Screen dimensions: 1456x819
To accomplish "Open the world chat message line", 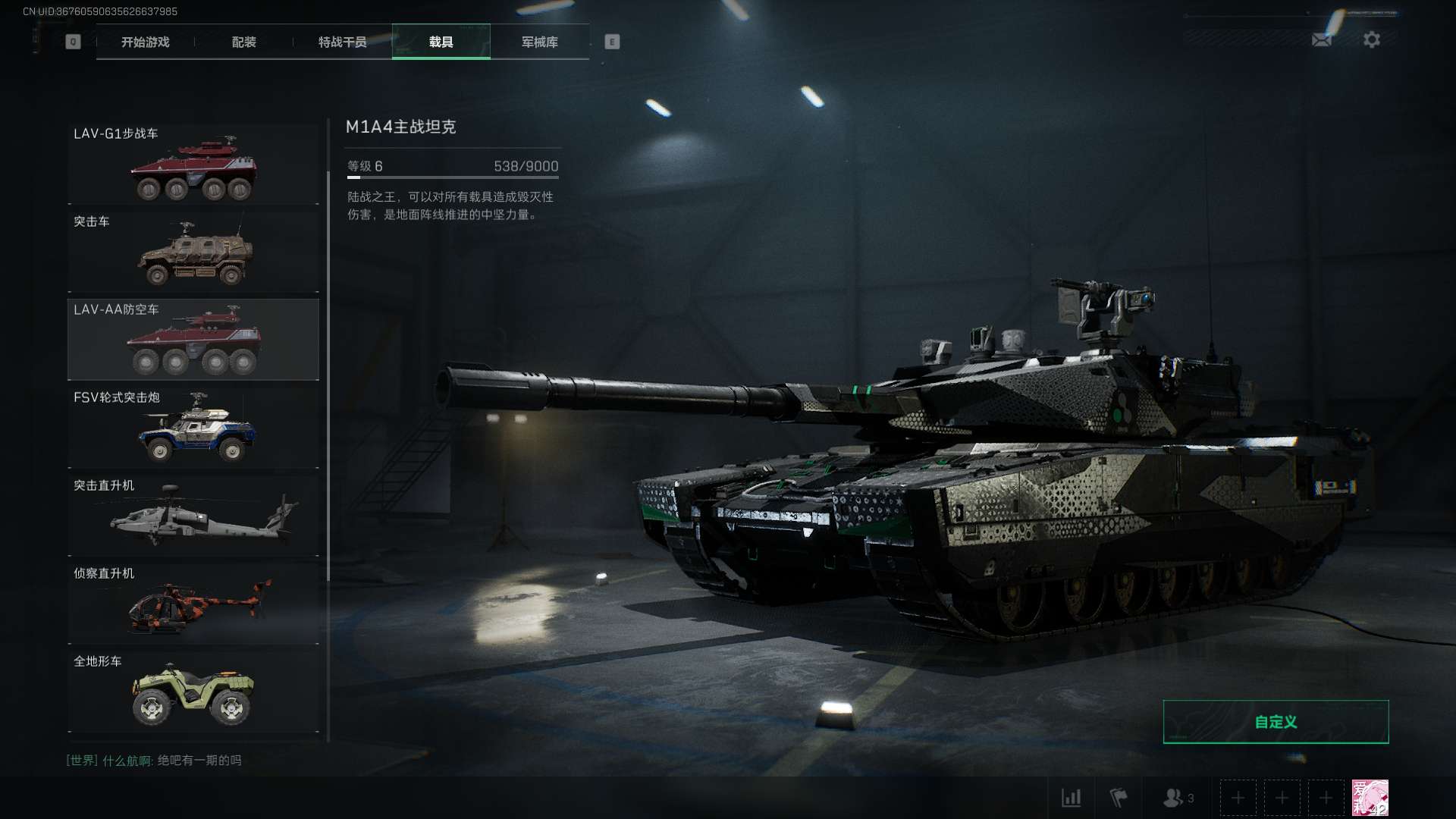I will [x=154, y=760].
